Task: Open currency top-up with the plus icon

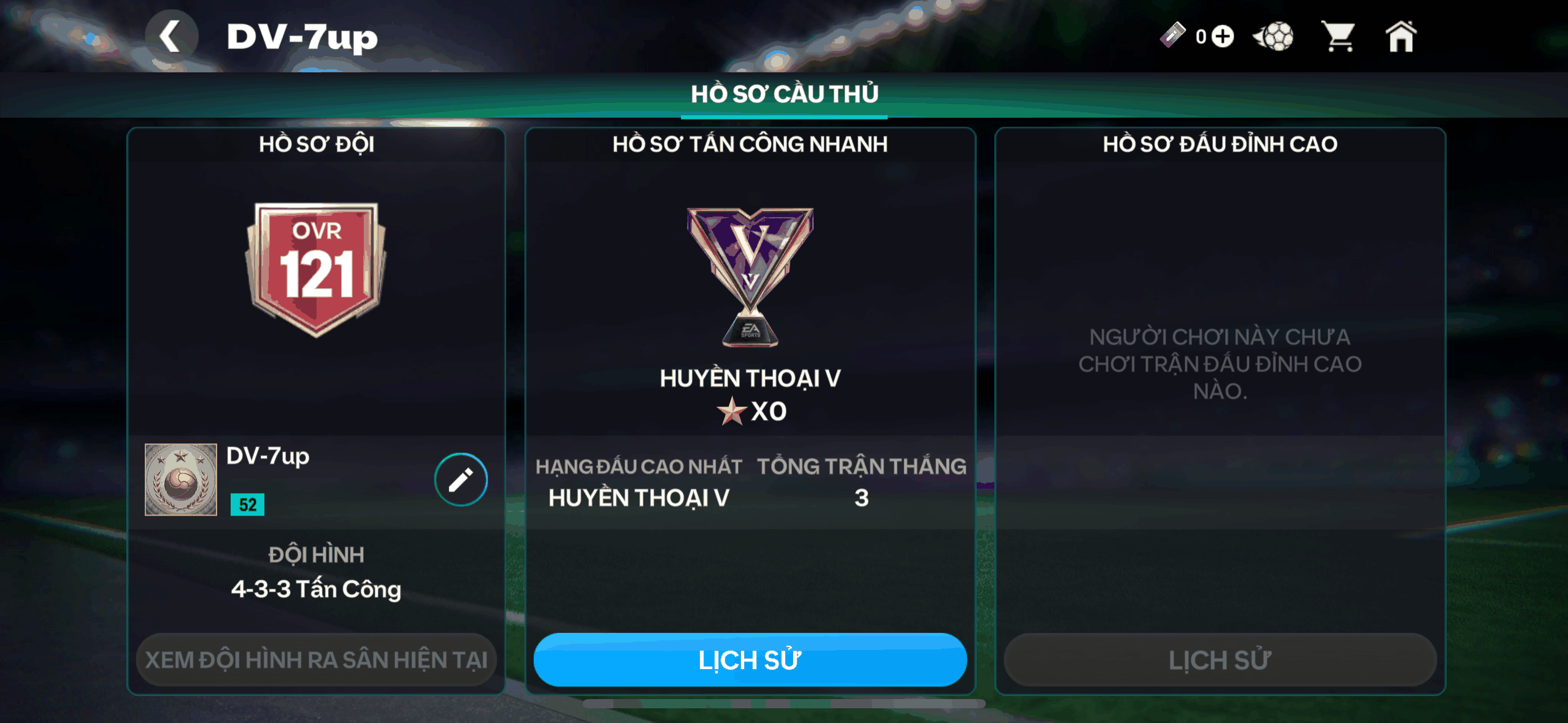Action: point(1223,37)
